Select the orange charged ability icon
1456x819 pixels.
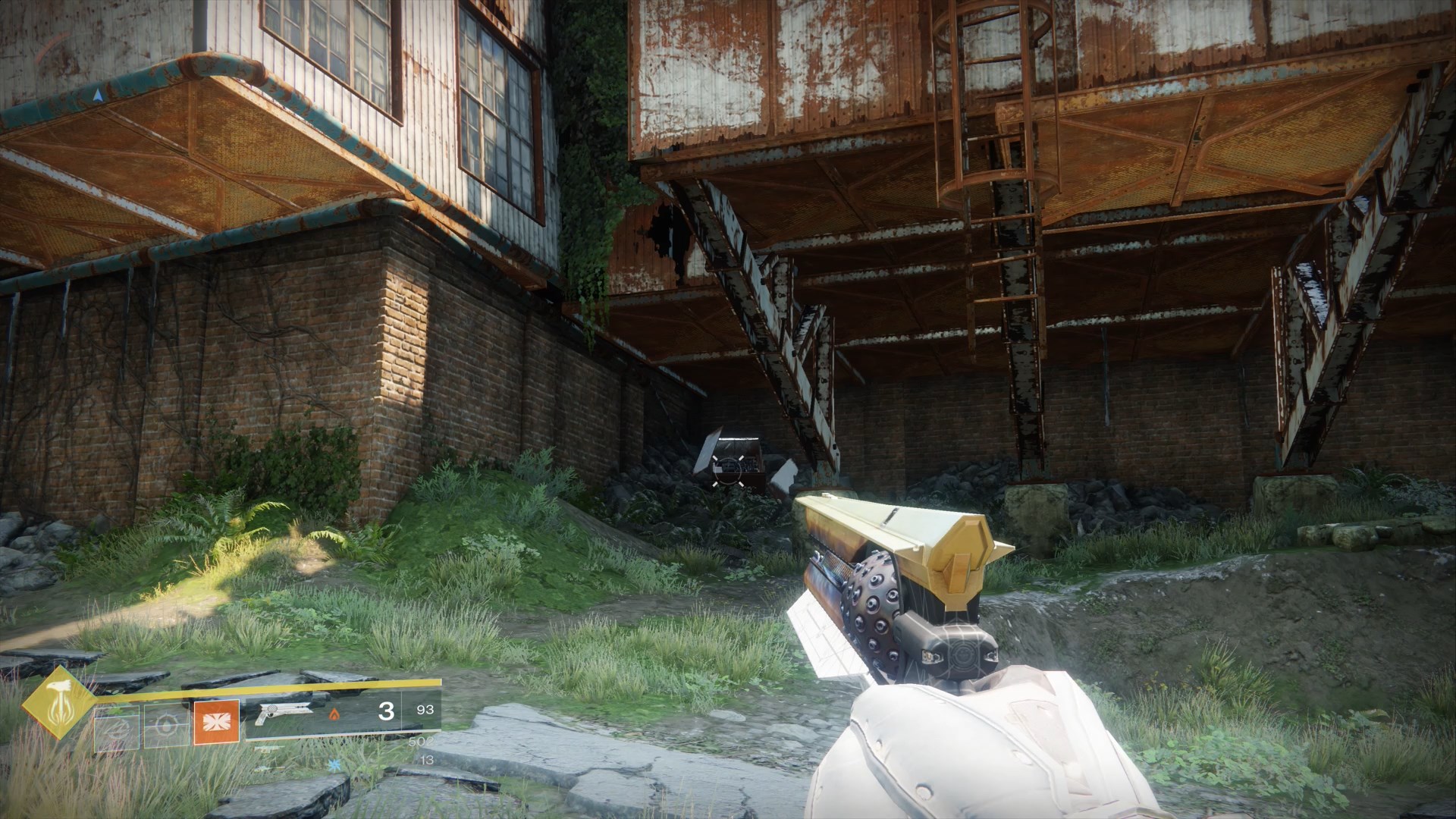[217, 722]
